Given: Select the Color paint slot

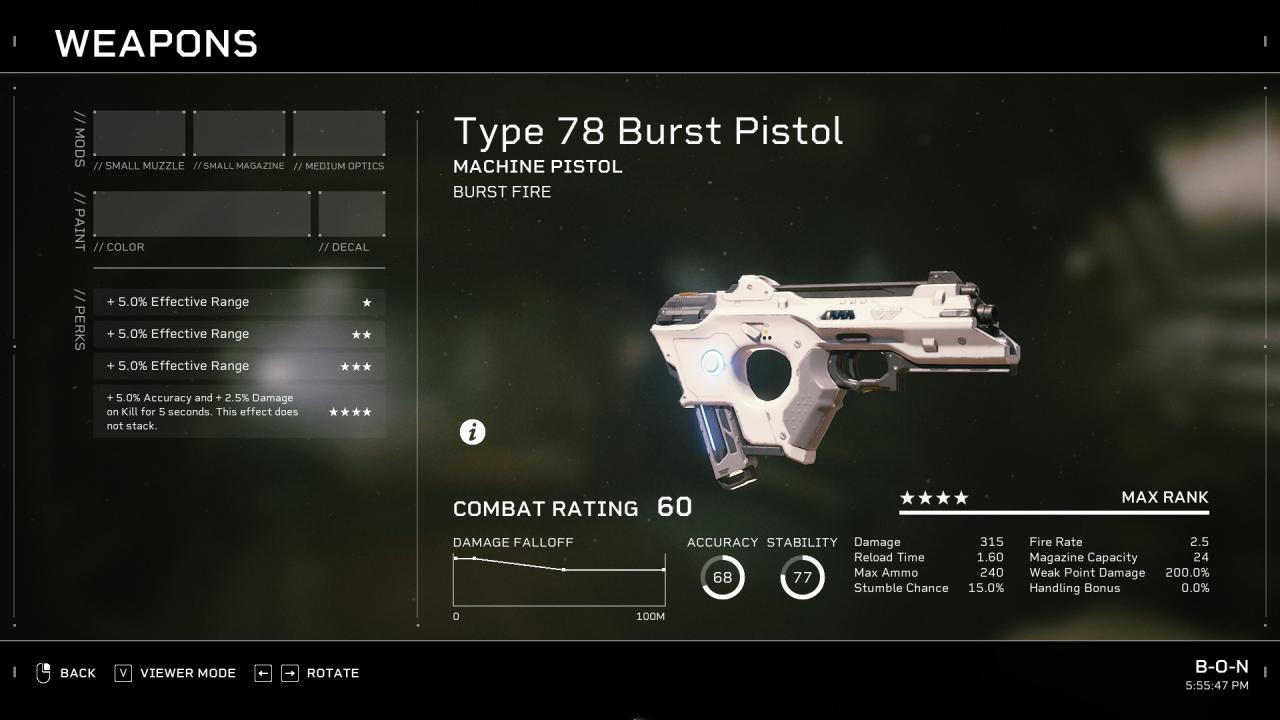Looking at the screenshot, I should point(202,214).
